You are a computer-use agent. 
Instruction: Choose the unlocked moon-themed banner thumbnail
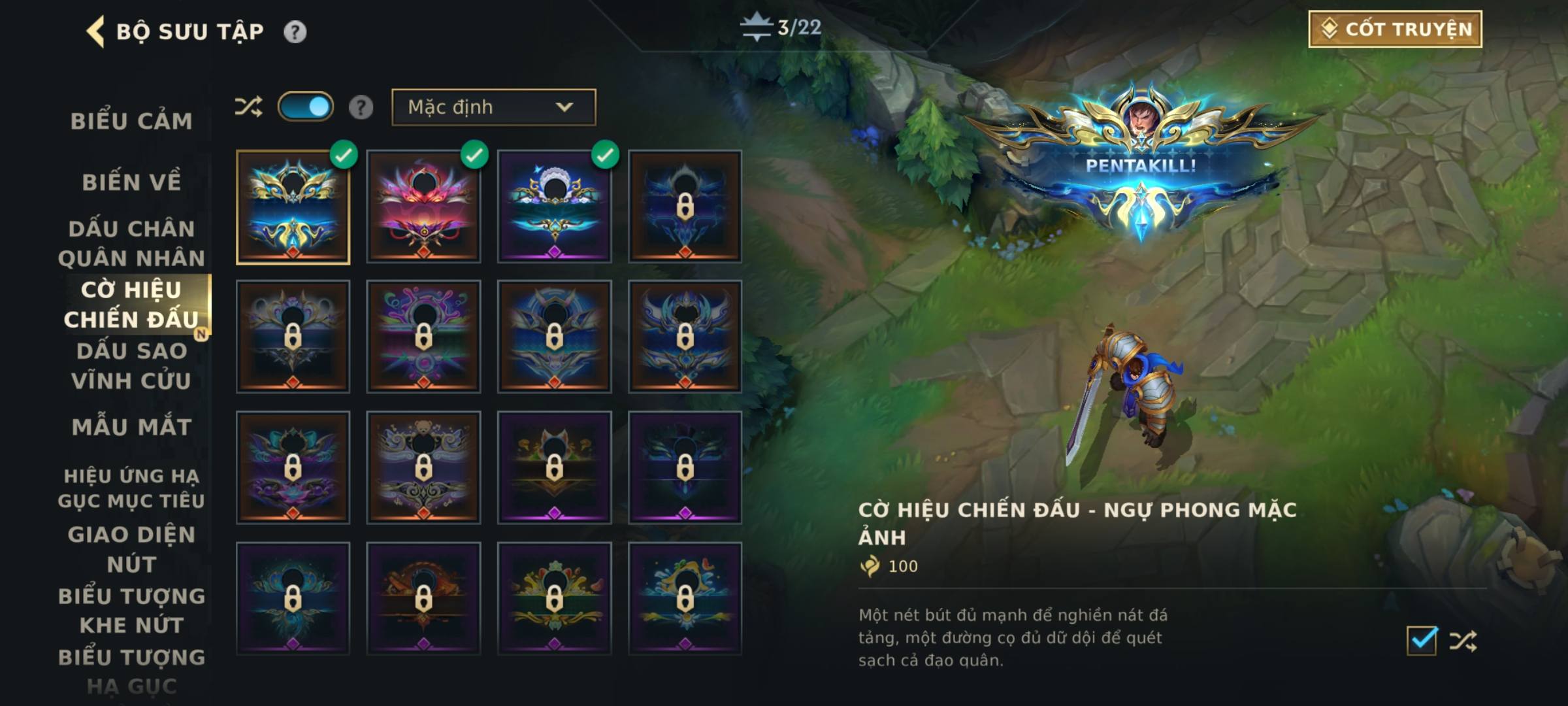[x=554, y=207]
